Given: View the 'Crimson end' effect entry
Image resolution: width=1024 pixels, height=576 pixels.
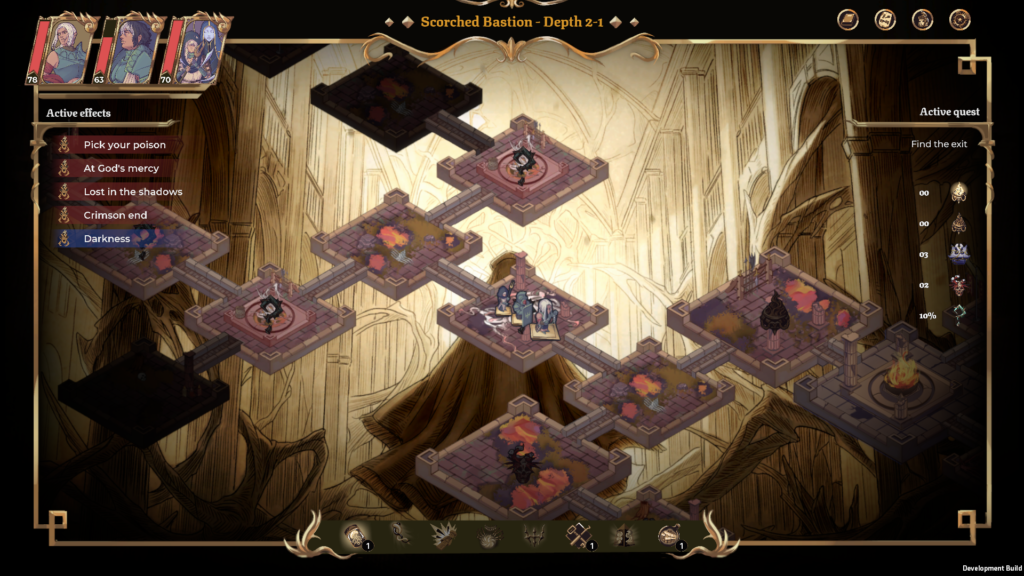Looking at the screenshot, I should 115,215.
